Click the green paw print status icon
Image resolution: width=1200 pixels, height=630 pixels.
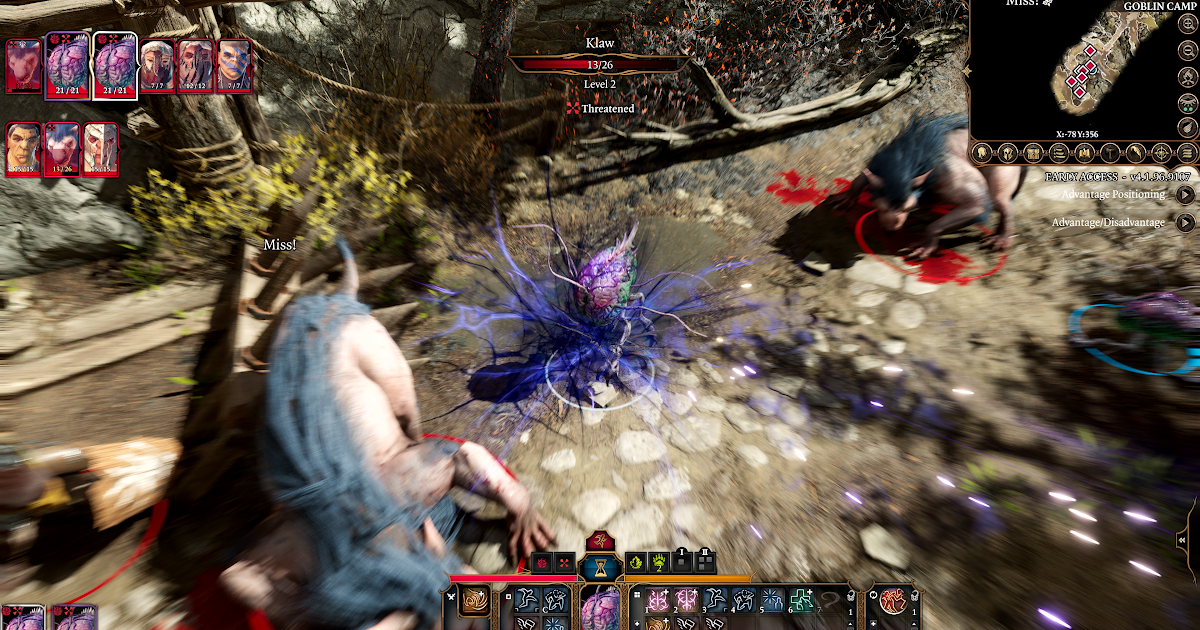tap(659, 563)
